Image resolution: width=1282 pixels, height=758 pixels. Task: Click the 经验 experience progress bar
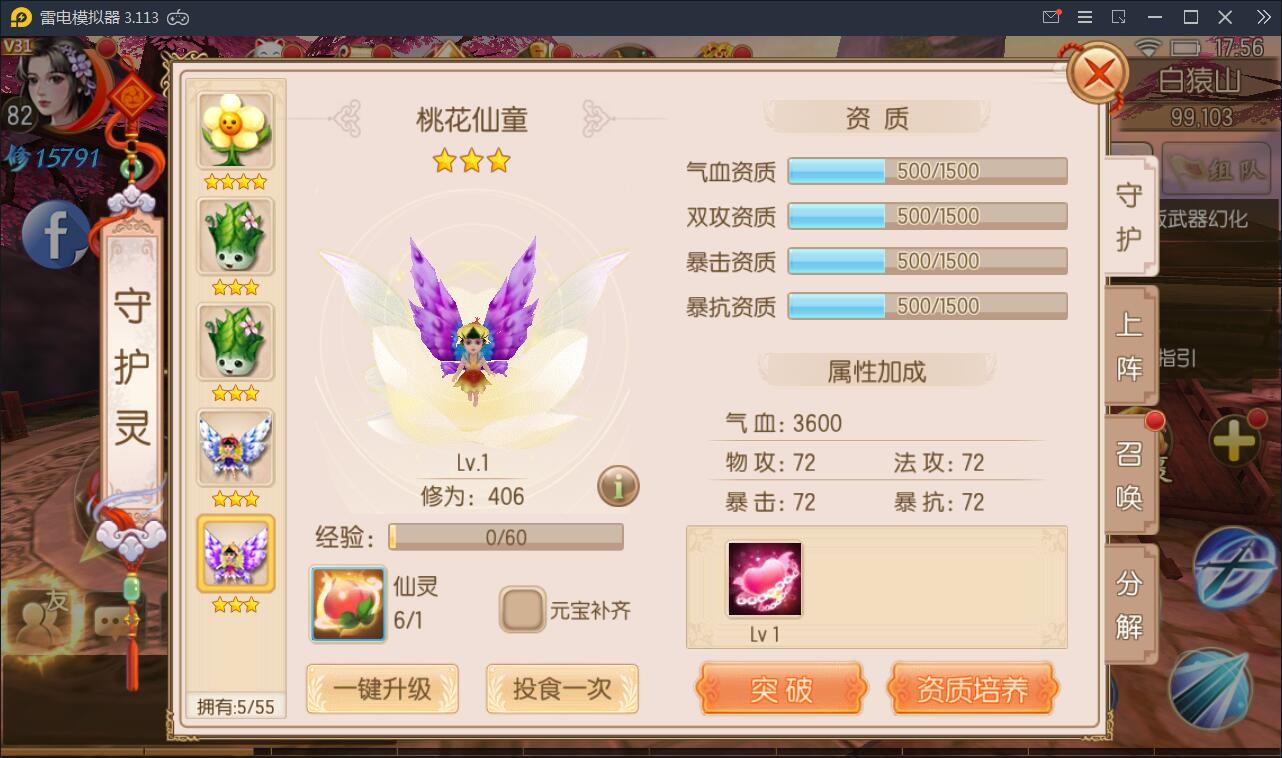click(506, 537)
